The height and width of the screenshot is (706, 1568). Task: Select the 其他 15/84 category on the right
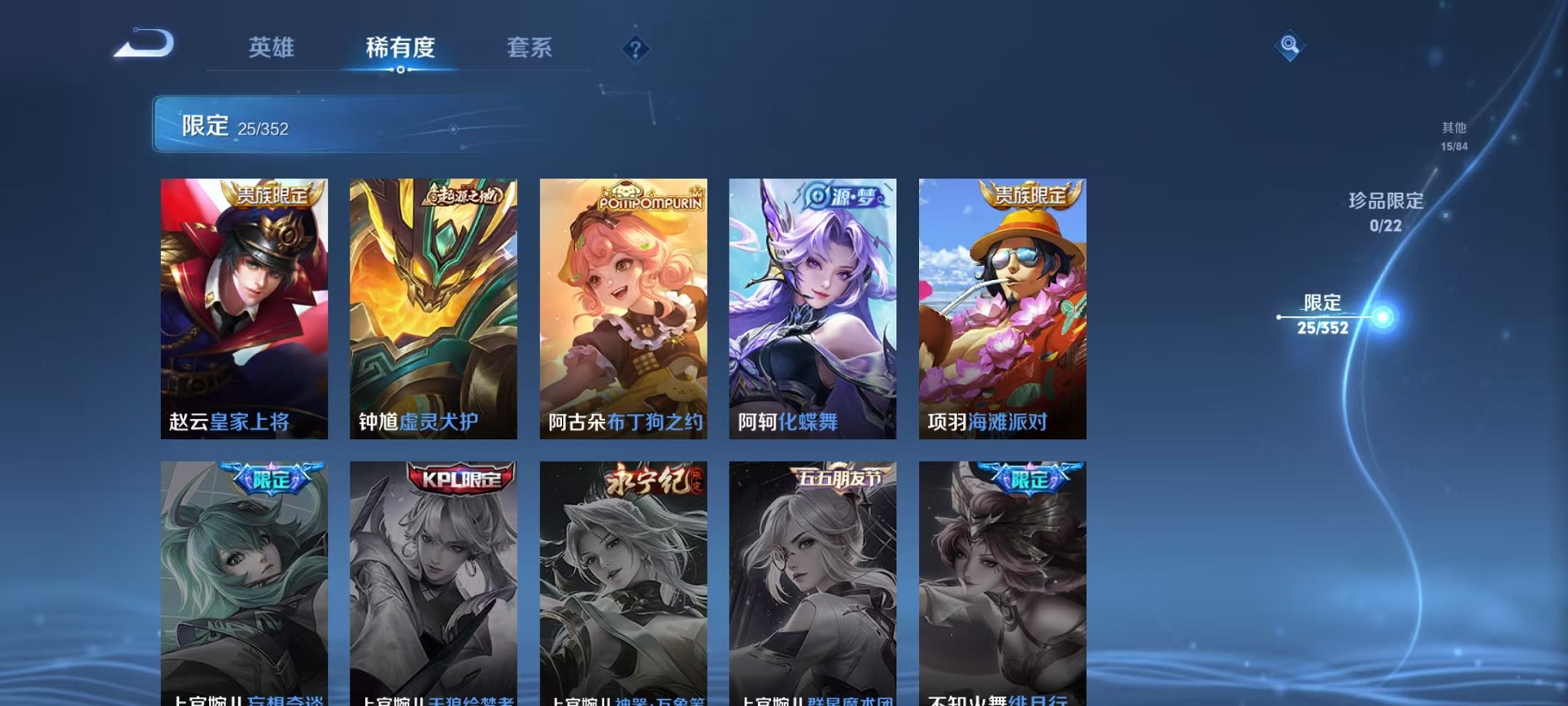click(1453, 136)
